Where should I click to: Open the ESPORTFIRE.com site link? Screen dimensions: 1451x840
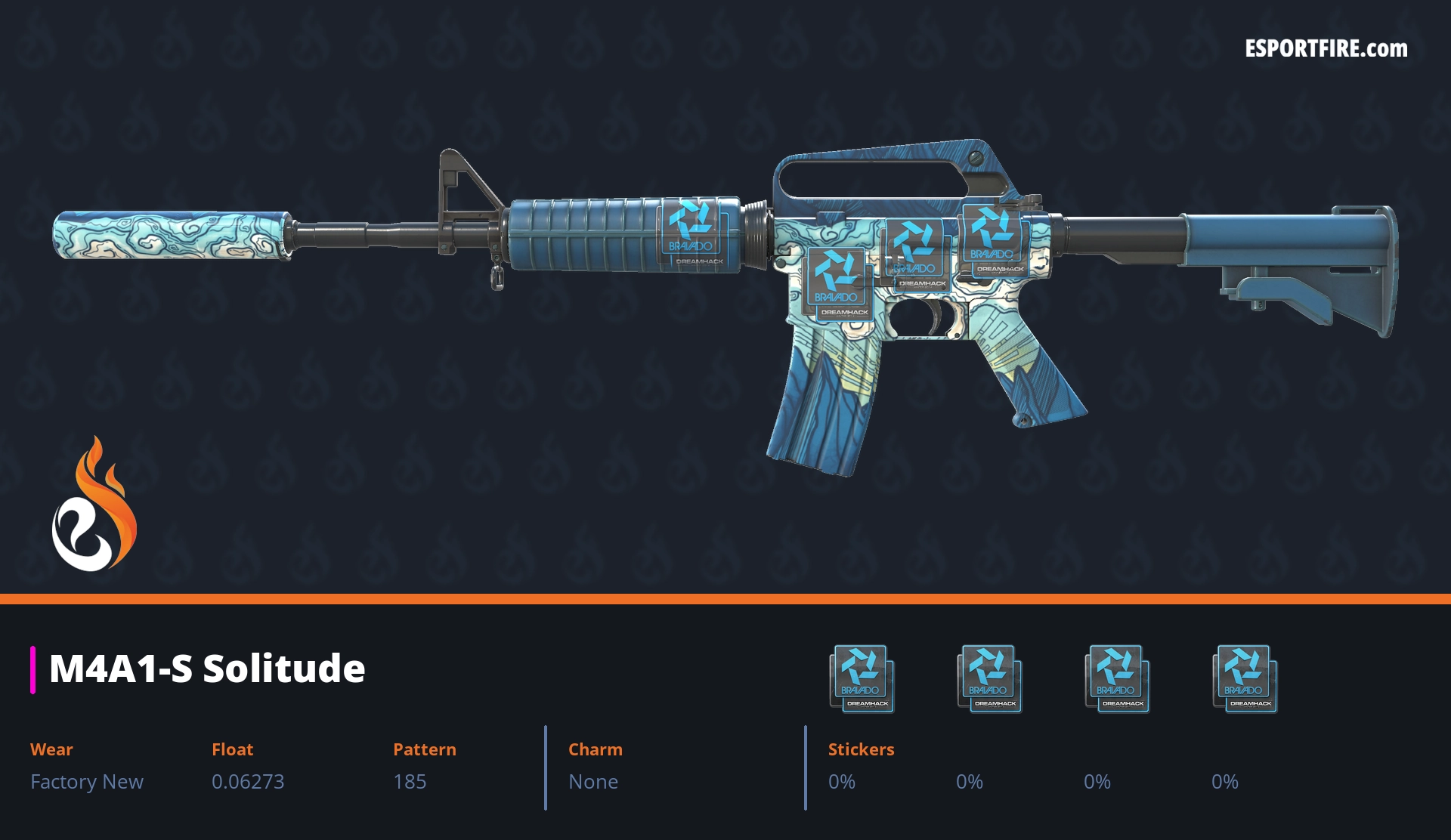[1326, 49]
